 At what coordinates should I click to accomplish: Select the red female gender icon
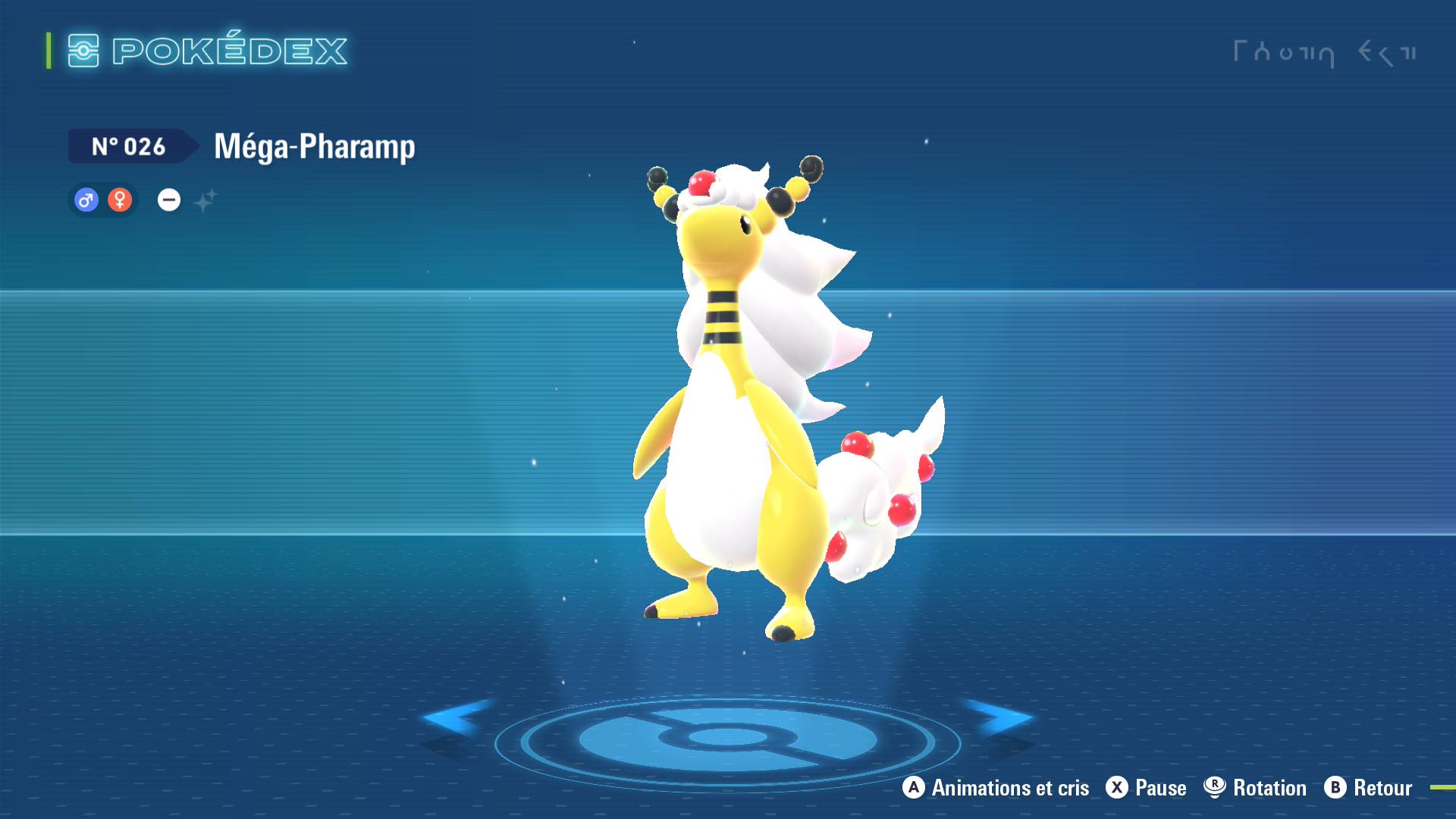[120, 200]
